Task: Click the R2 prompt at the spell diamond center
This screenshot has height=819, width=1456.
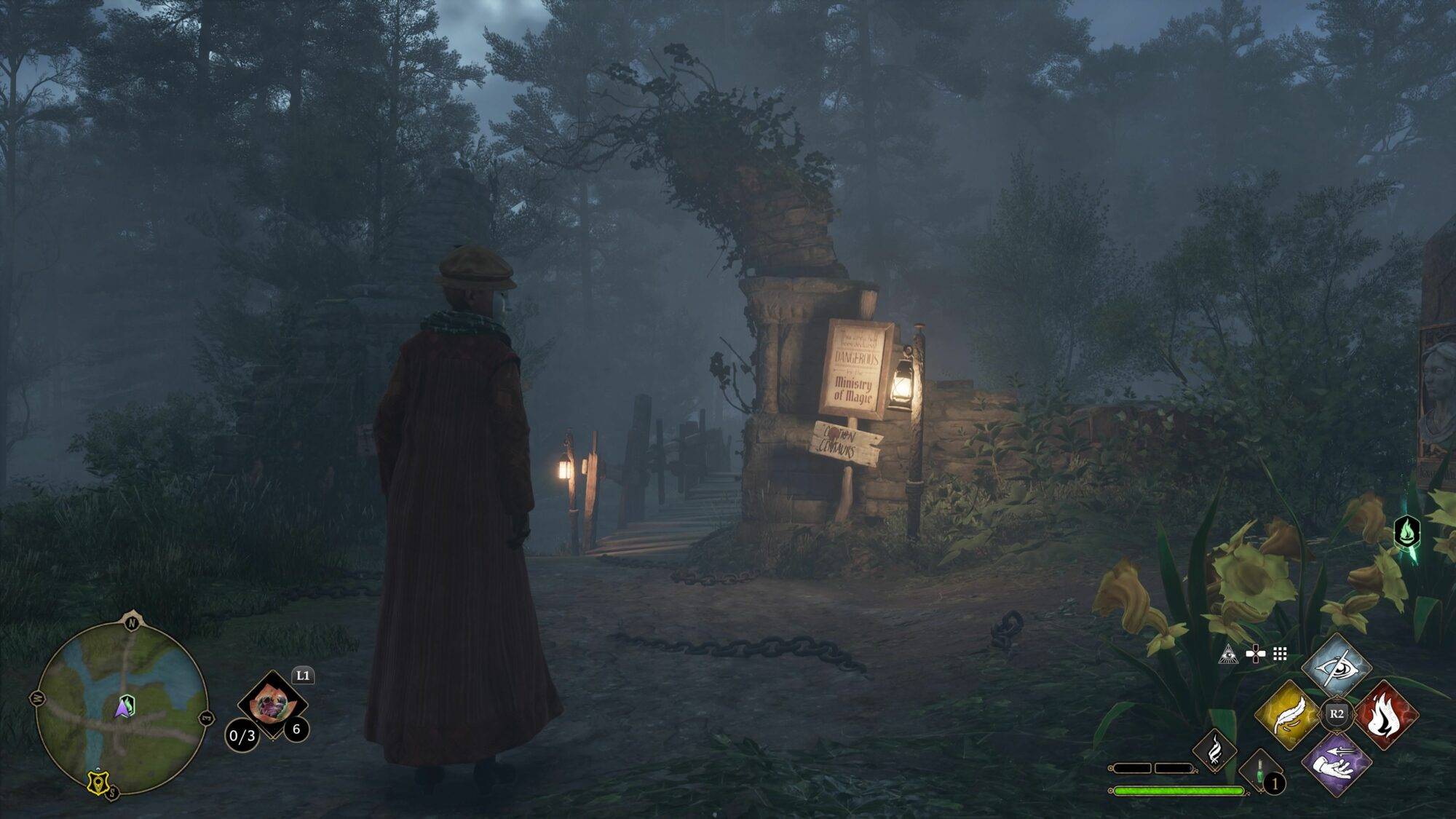Action: [x=1336, y=716]
